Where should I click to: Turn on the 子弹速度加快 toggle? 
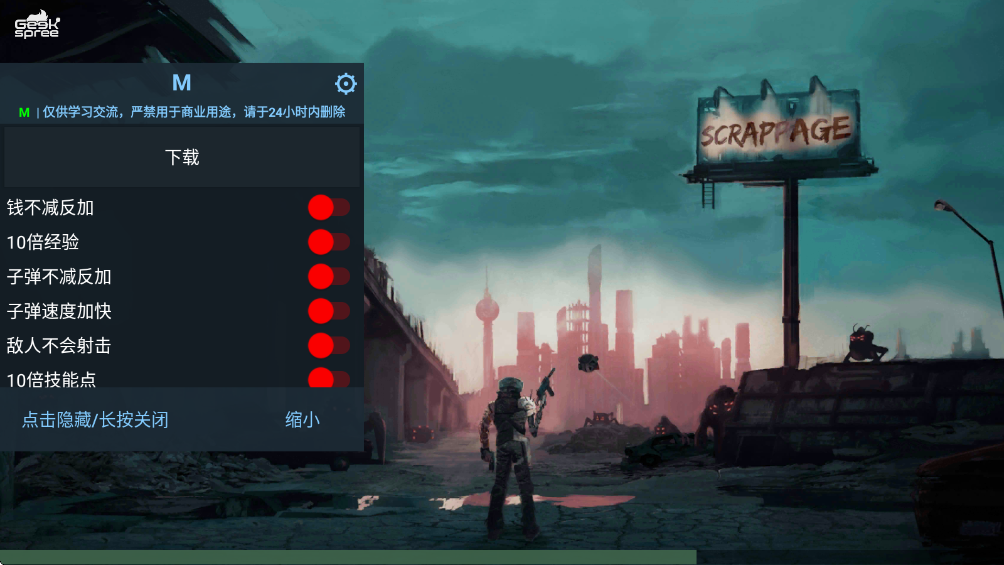[328, 311]
